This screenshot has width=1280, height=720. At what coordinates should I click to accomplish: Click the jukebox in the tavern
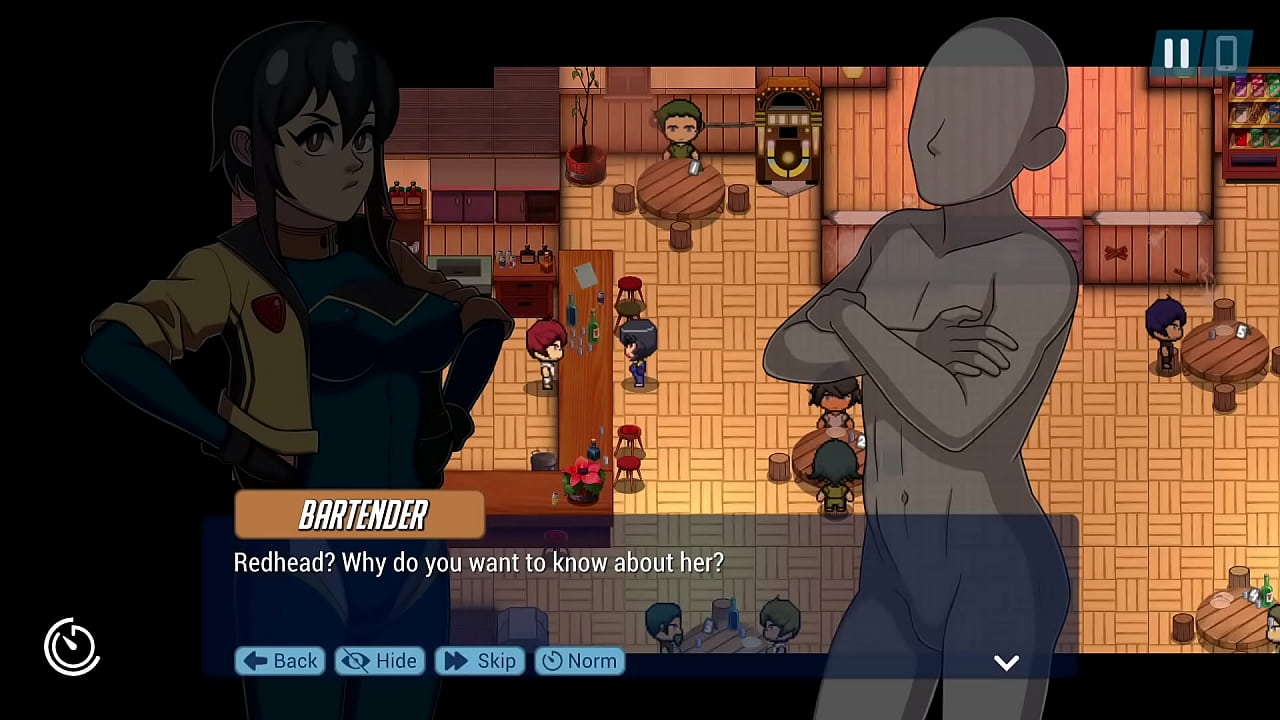pyautogui.click(x=790, y=130)
